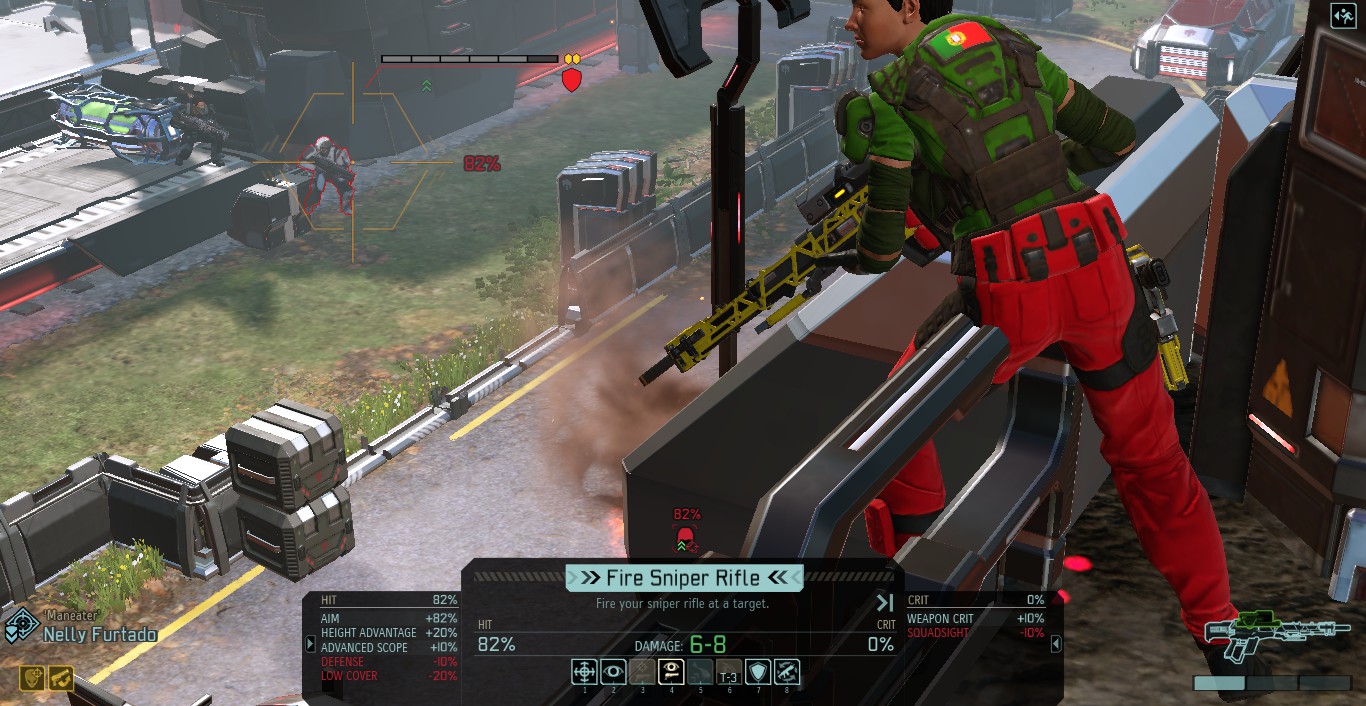Image resolution: width=1366 pixels, height=706 pixels.
Task: Click Nelly Furtado's sharpshooter class icon
Action: (21, 627)
